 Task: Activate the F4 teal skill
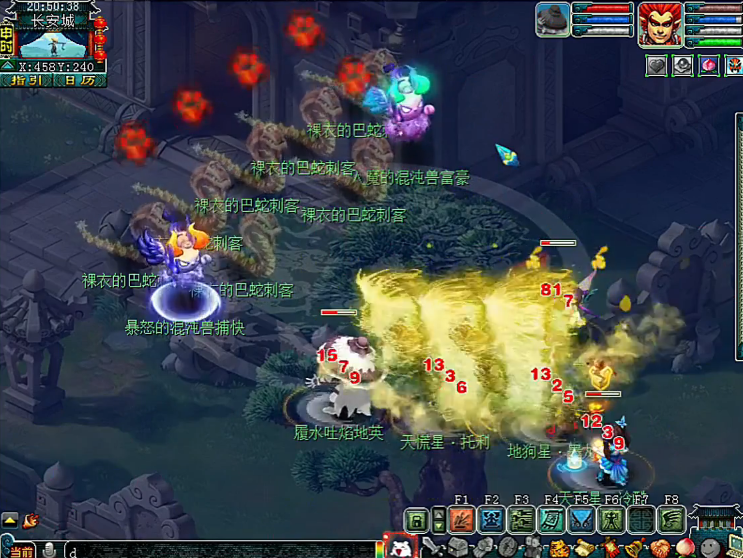[x=551, y=520]
